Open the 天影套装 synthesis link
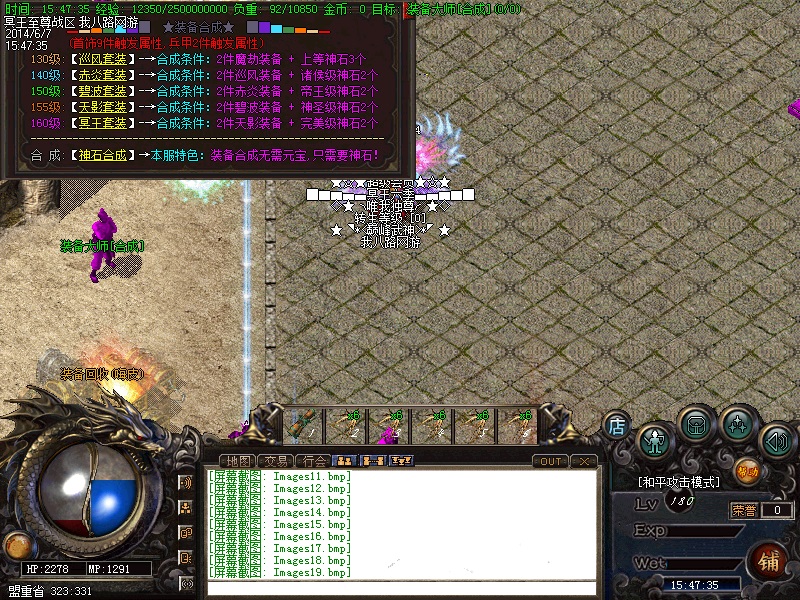Viewport: 800px width, 600px height. (103, 107)
